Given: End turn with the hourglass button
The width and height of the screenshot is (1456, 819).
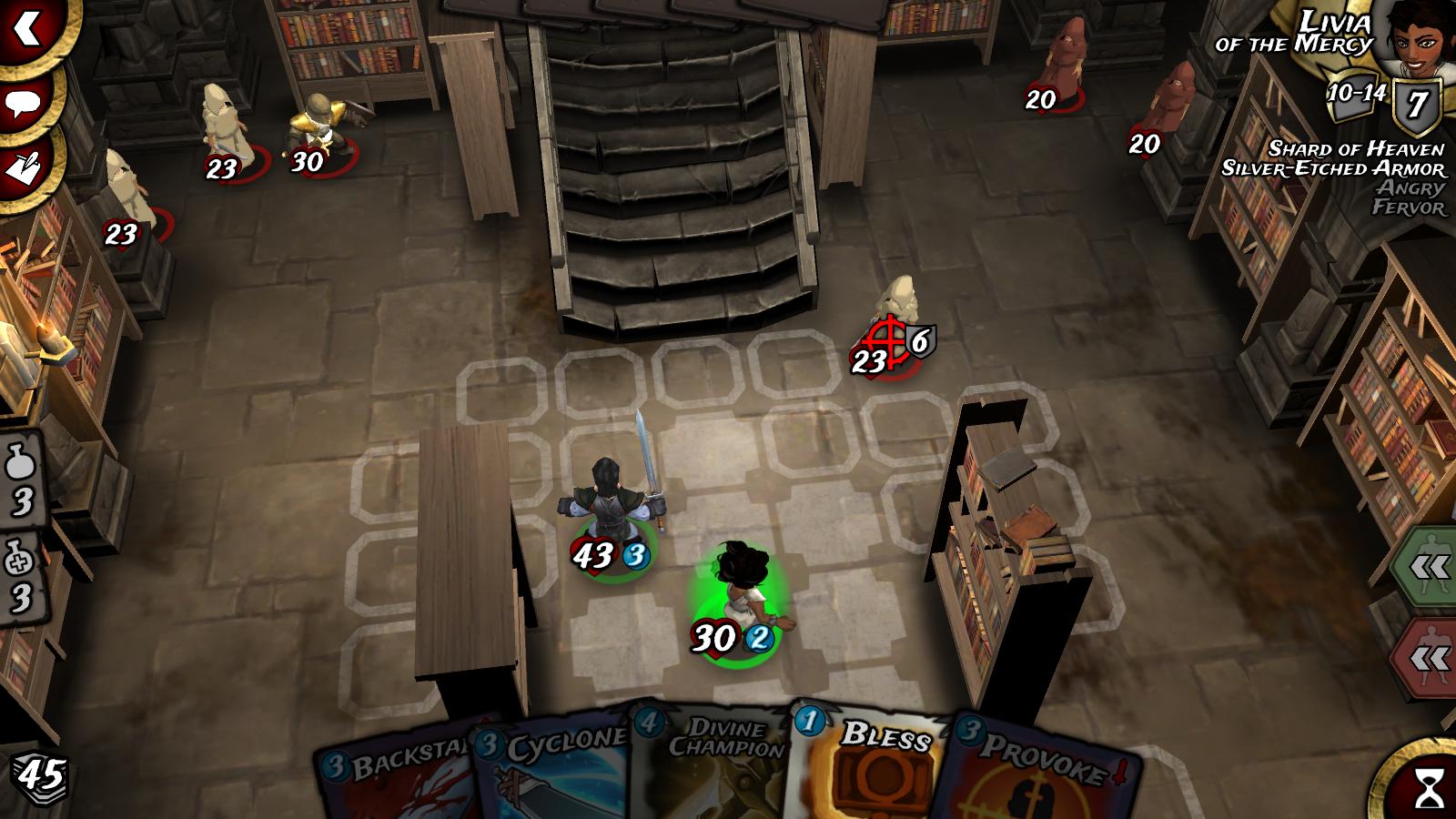Looking at the screenshot, I should pos(1427,784).
